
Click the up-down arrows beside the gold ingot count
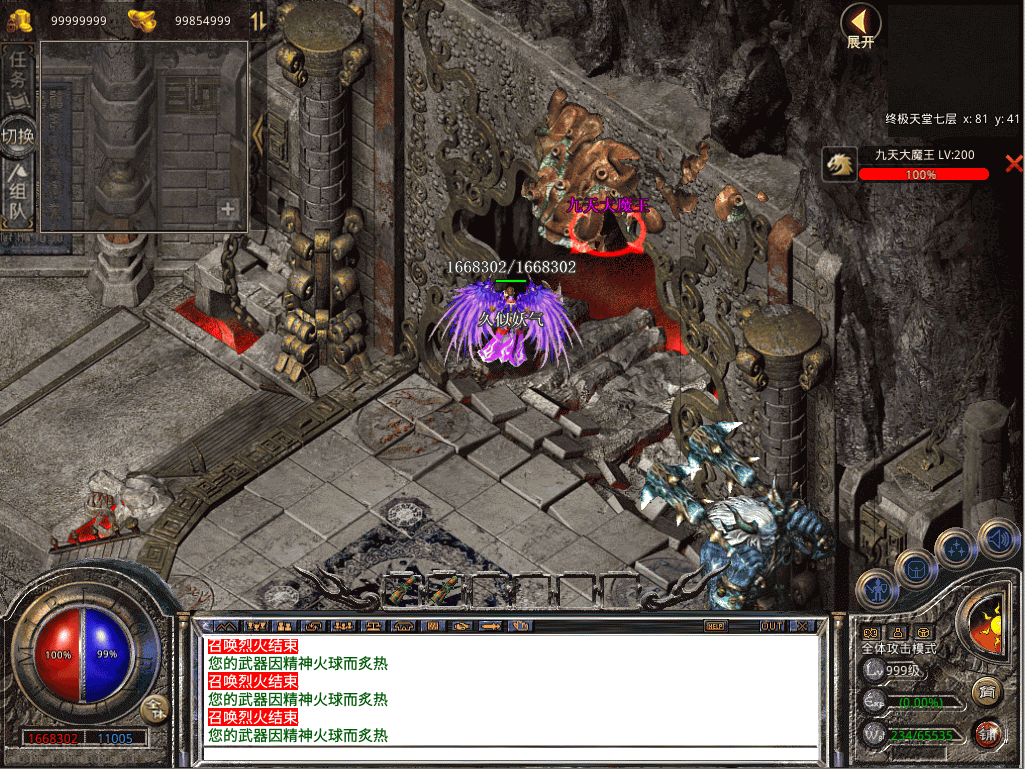tap(257, 20)
